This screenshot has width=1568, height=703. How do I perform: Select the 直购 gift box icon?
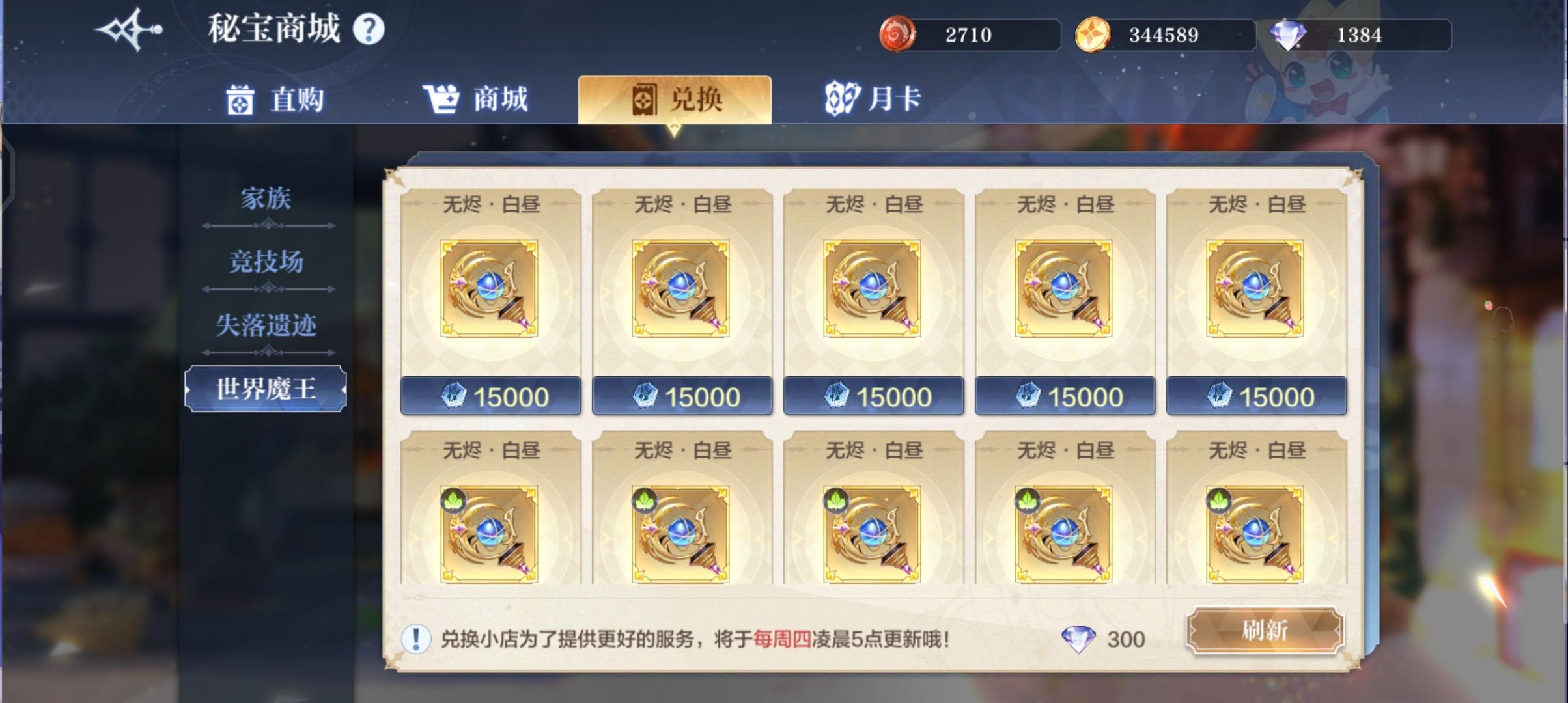pos(239,99)
